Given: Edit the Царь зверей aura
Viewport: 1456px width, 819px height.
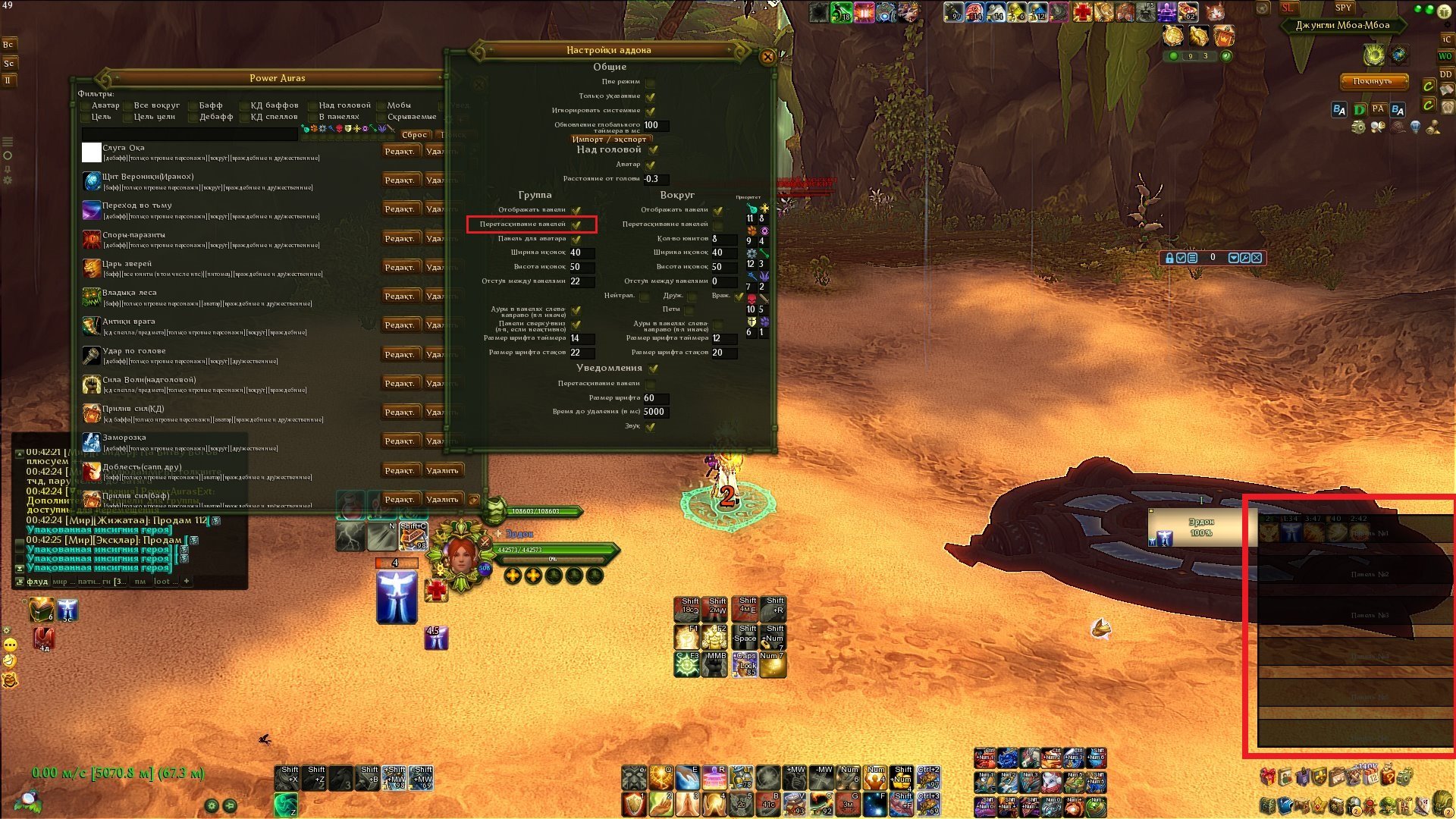Looking at the screenshot, I should (399, 268).
